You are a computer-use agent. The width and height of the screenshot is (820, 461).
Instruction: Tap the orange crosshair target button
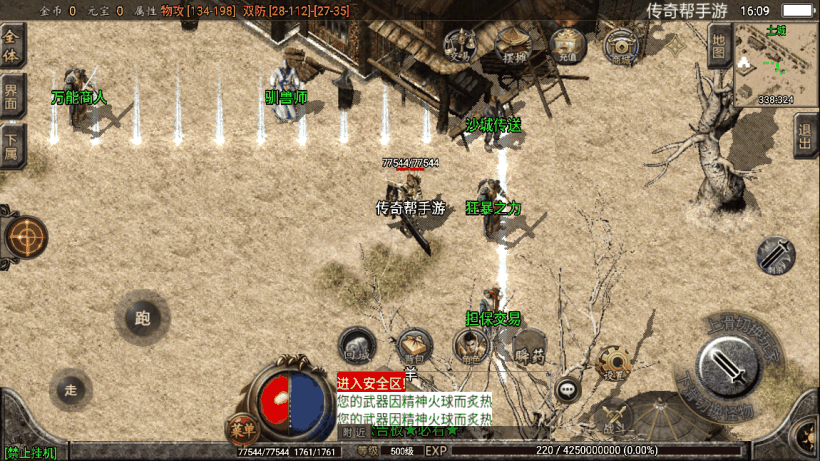tap(26, 237)
